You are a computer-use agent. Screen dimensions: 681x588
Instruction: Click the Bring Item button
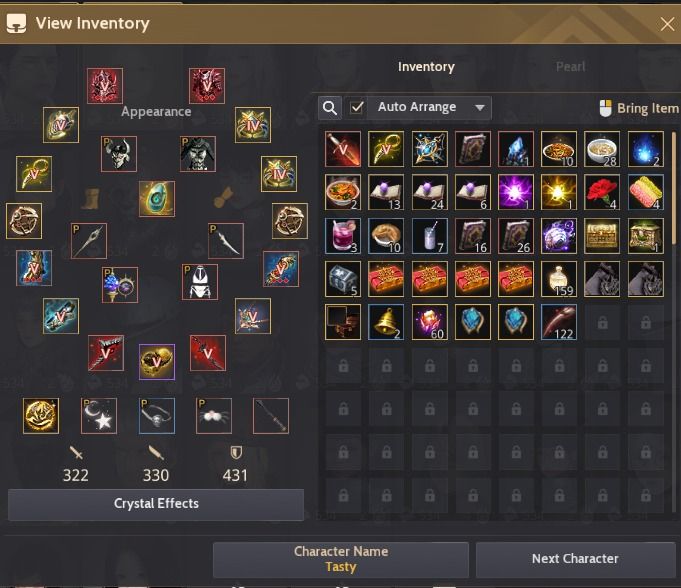point(639,108)
